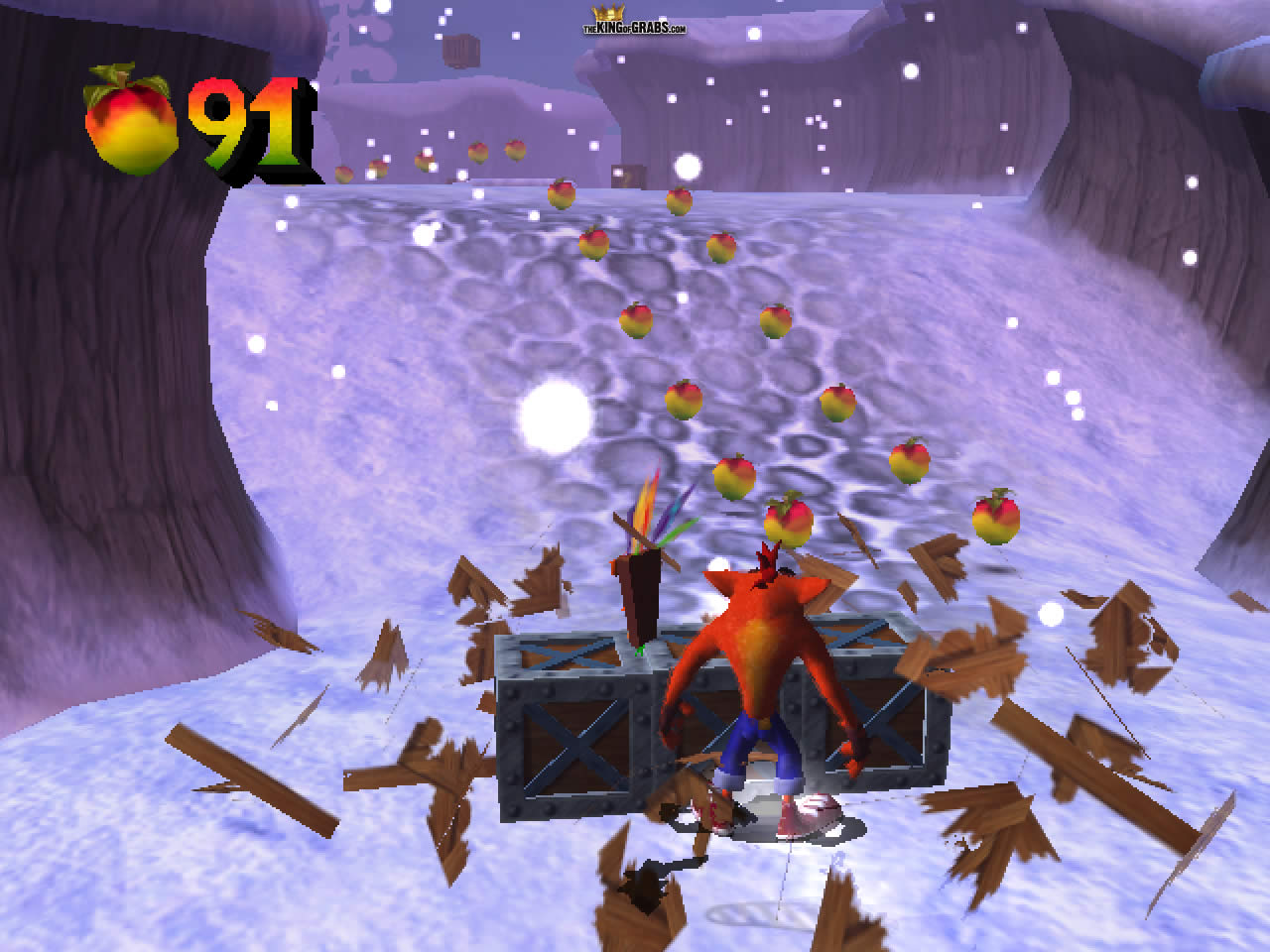This screenshot has width=1270, height=952.
Task: Select the broken wooden plank on the left
Action: [253, 783]
